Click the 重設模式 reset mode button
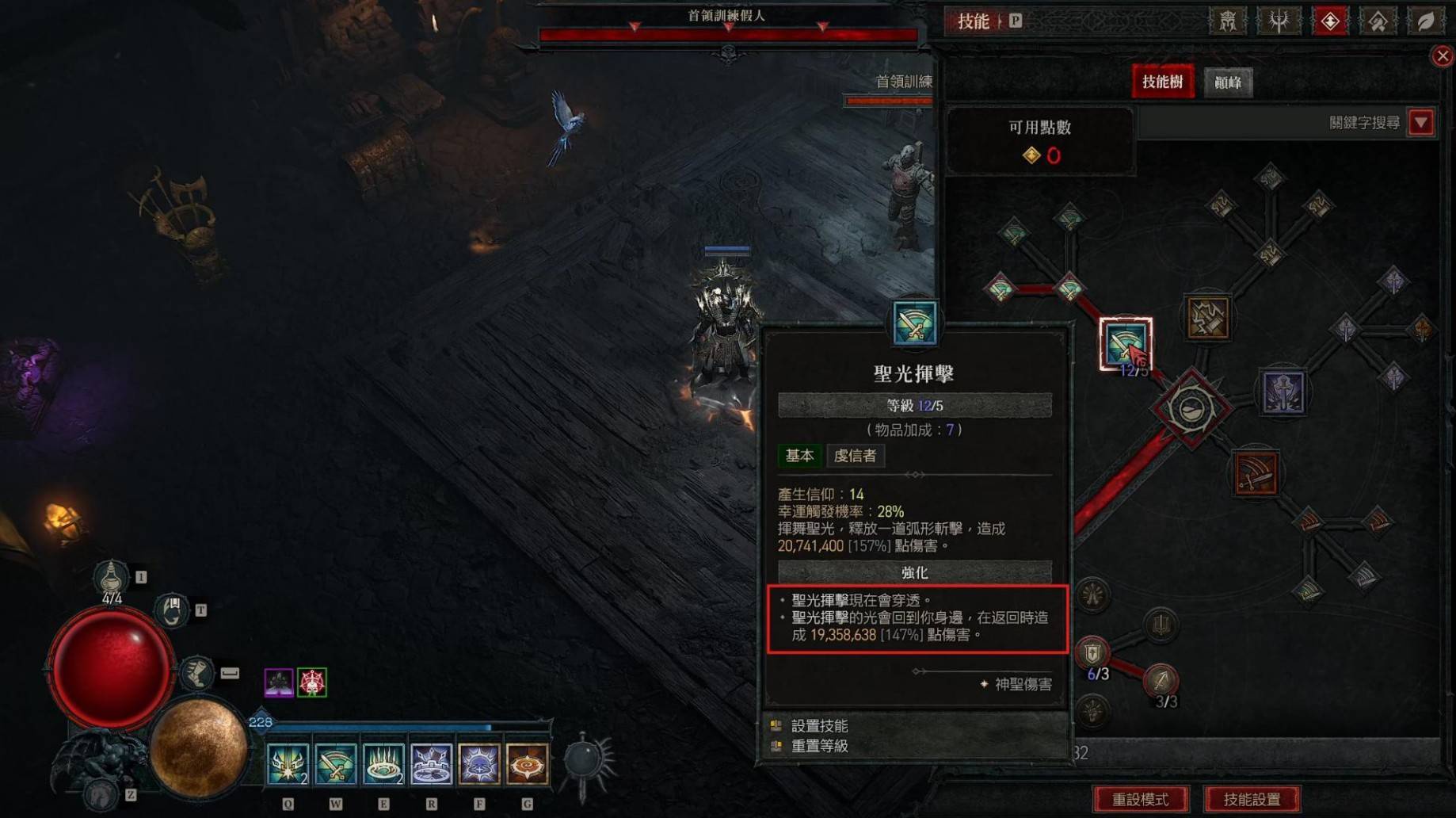 point(1140,799)
